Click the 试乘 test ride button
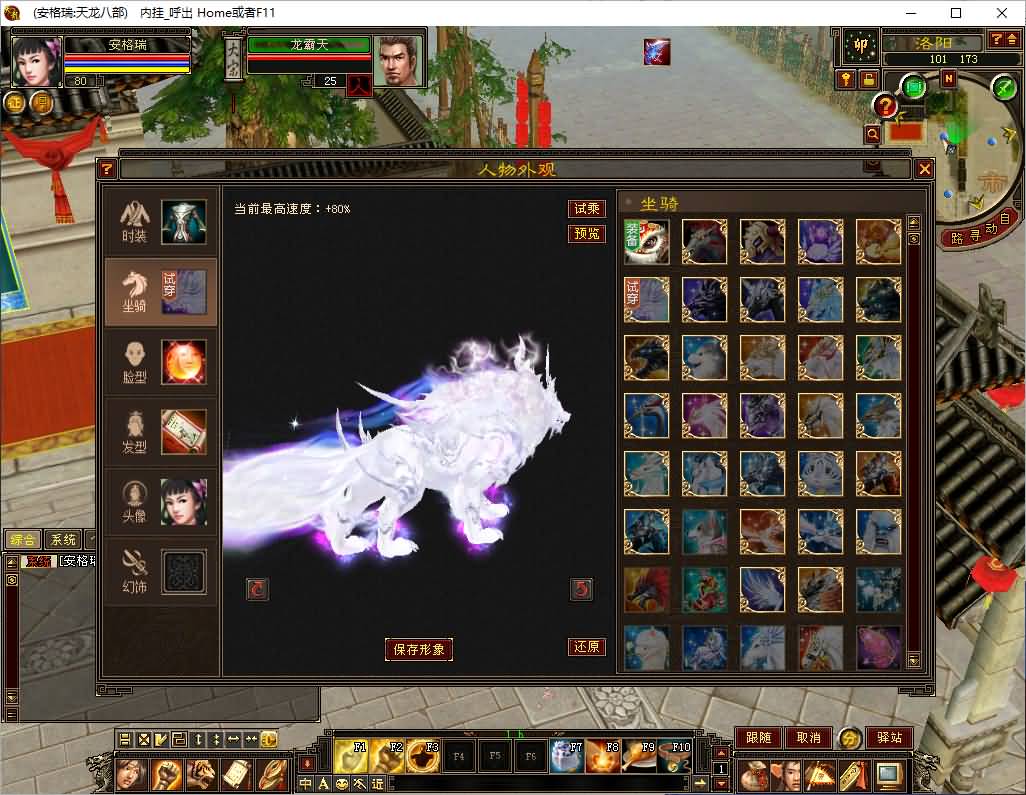 tap(587, 209)
